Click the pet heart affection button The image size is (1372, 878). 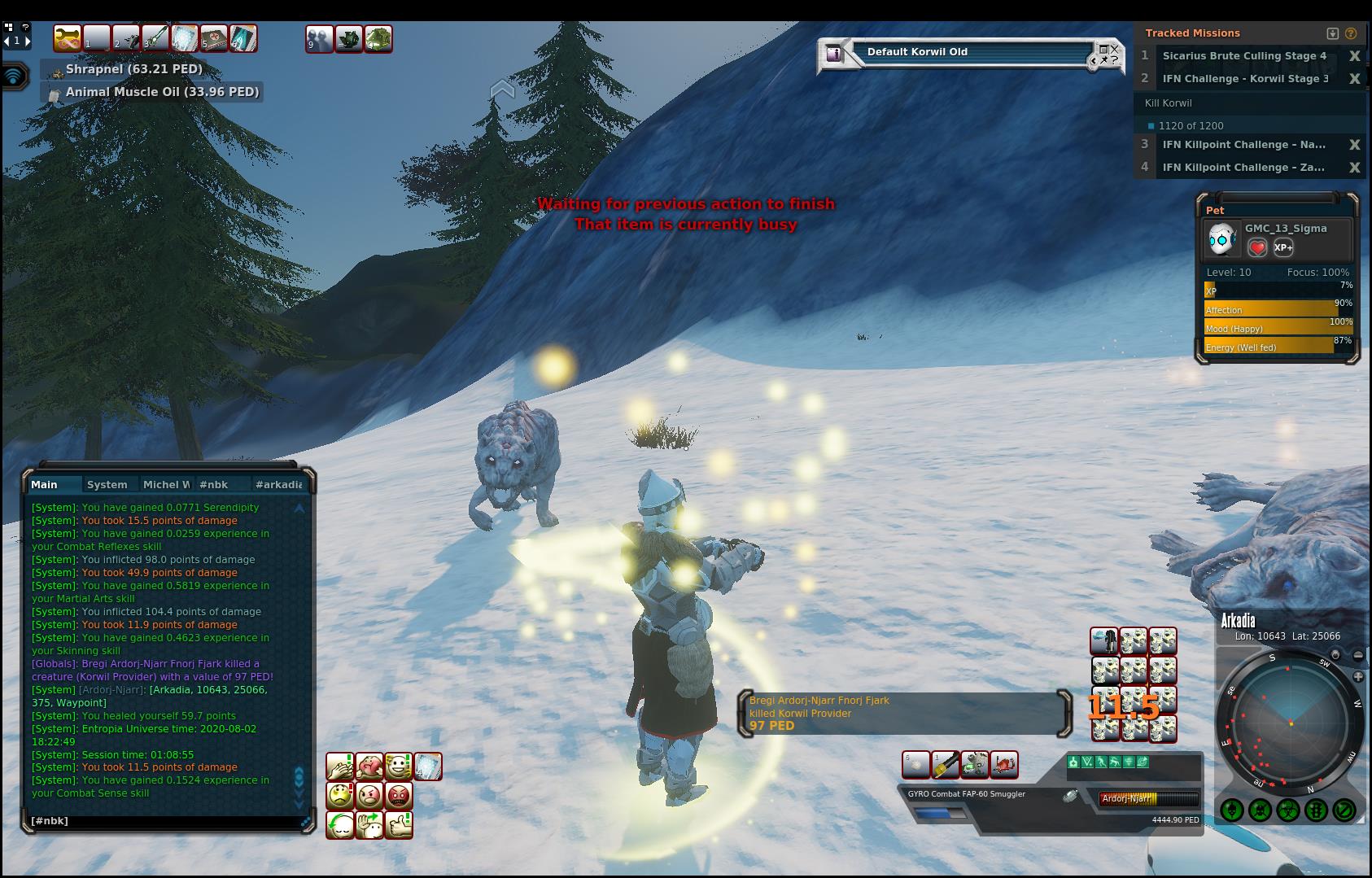1257,247
